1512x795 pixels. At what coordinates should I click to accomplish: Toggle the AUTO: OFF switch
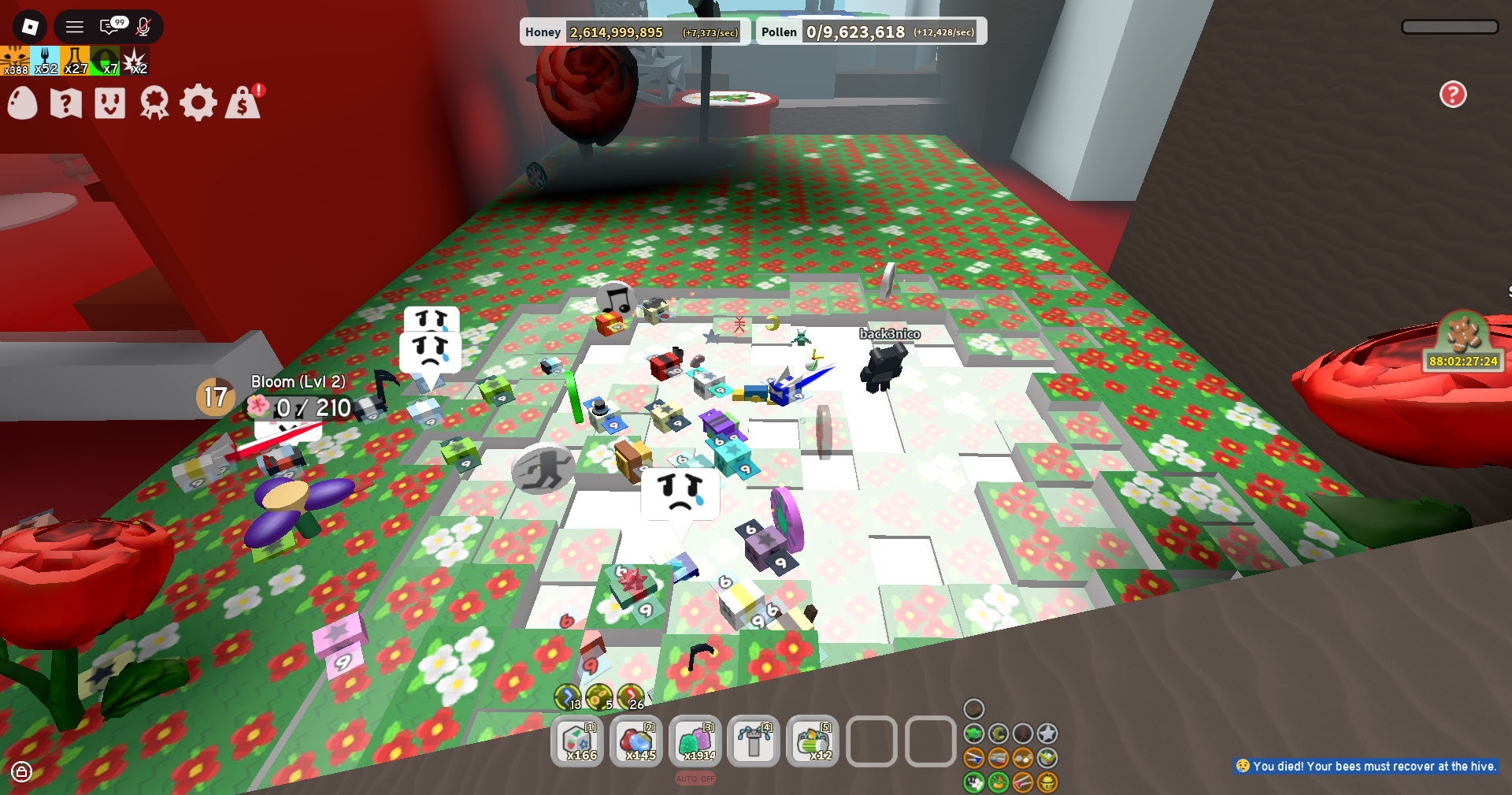point(694,778)
